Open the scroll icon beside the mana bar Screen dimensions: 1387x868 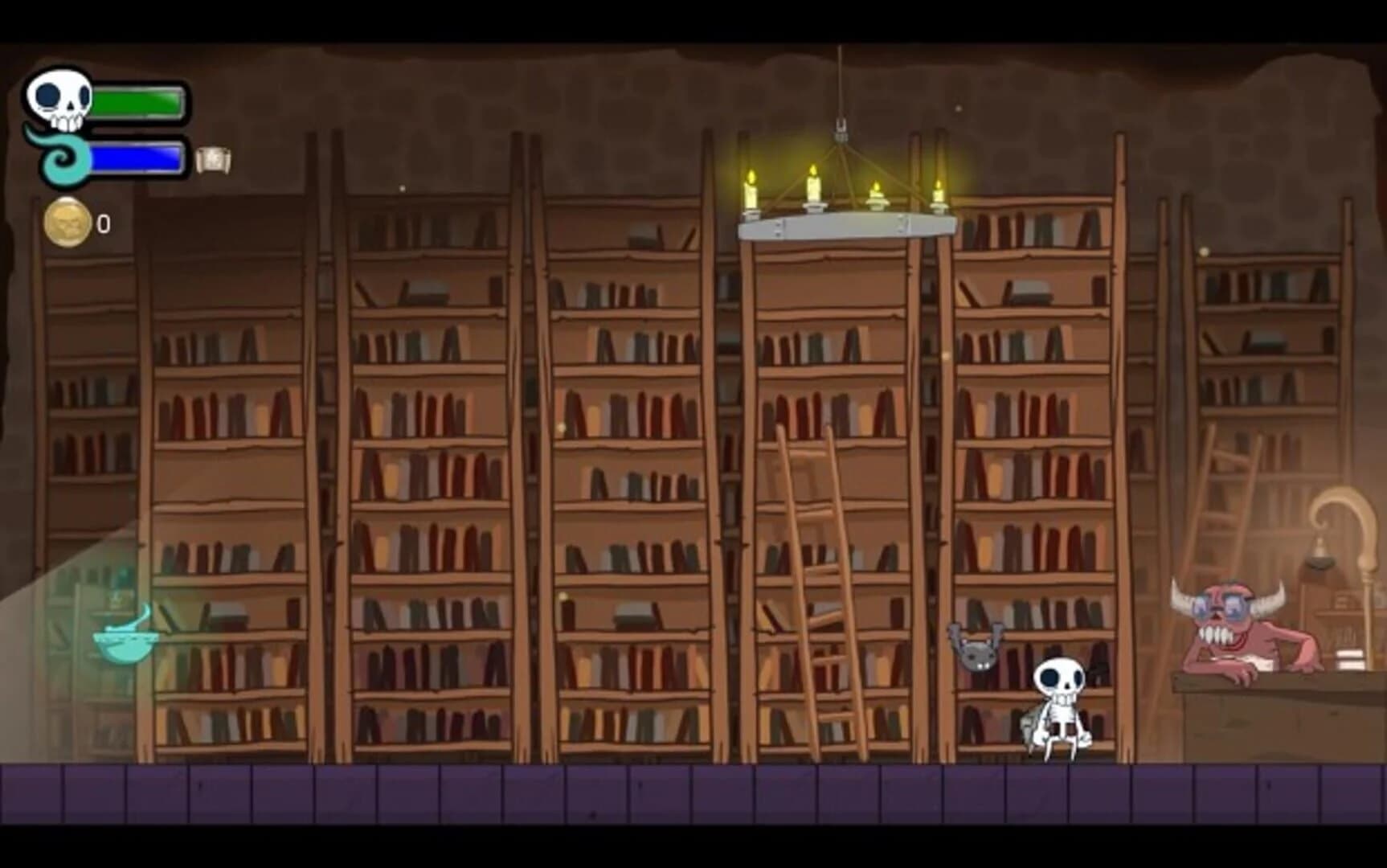click(214, 159)
